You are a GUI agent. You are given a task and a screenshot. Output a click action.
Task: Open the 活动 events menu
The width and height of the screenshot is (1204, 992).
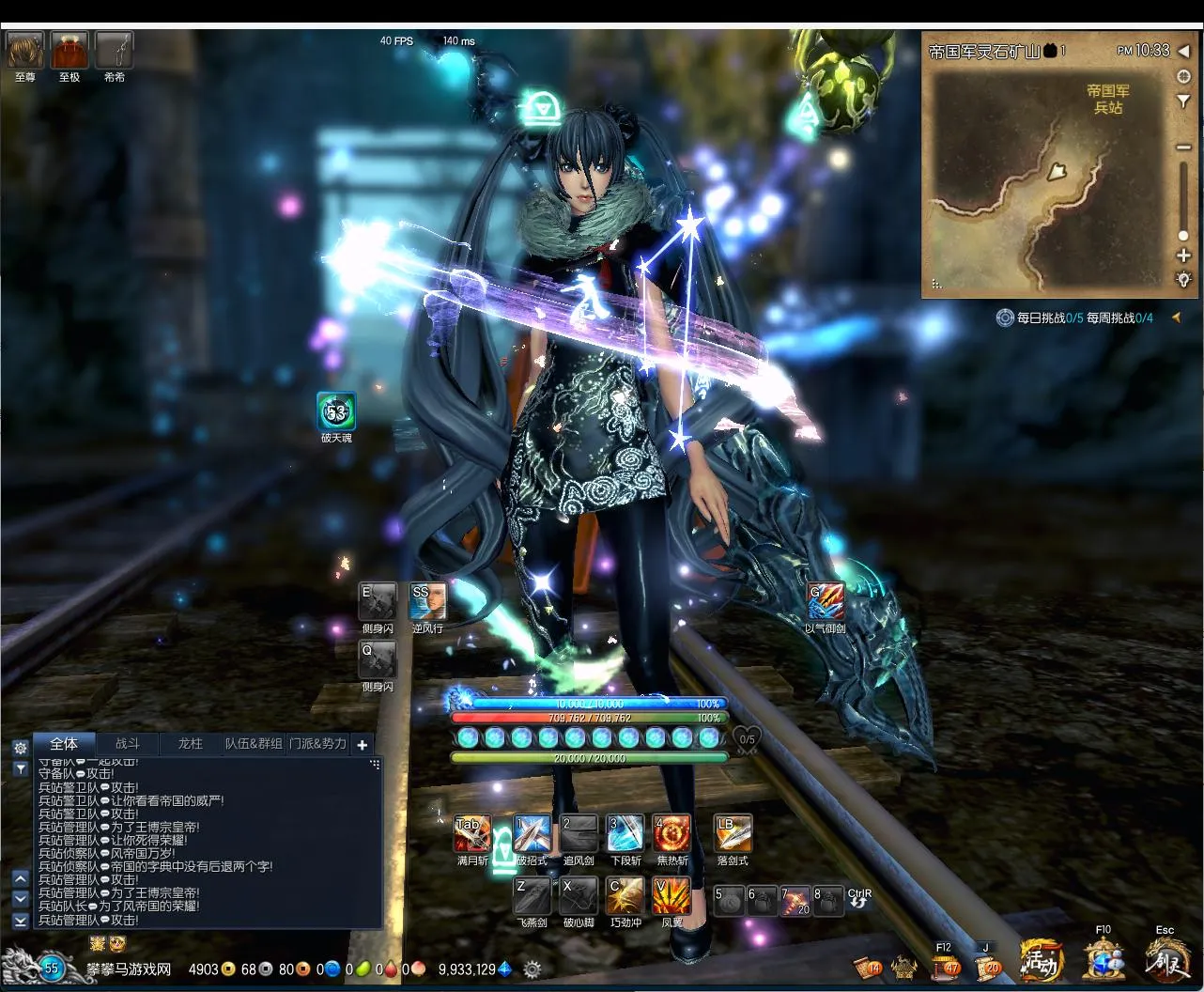(1041, 960)
